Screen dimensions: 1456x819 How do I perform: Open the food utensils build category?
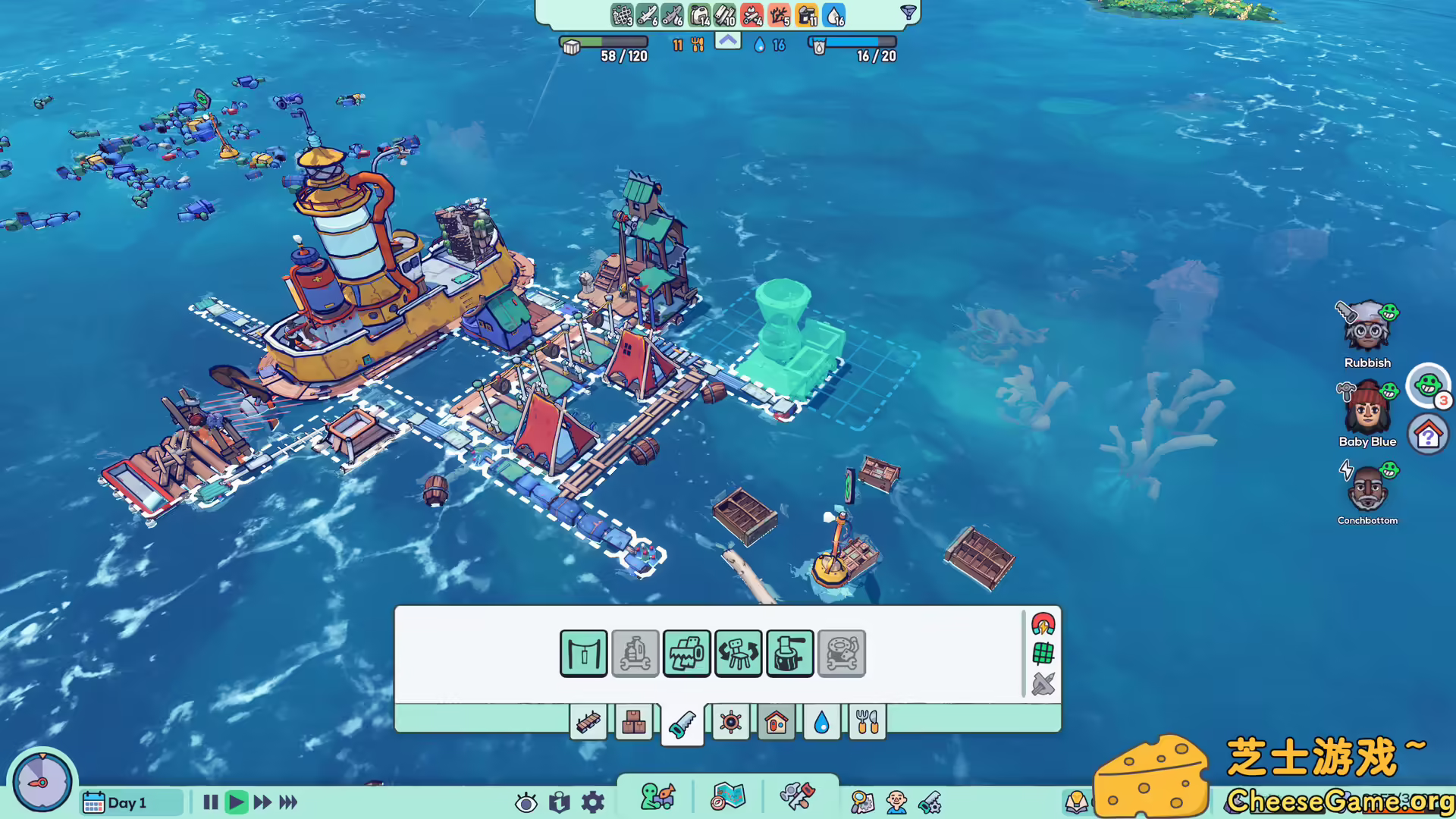point(868,723)
